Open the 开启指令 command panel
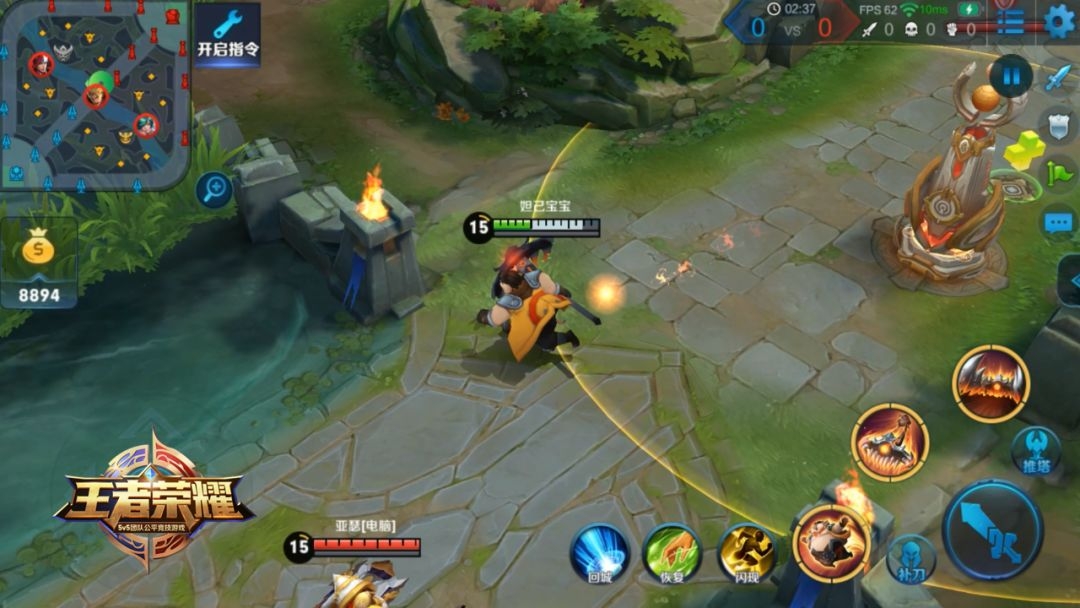The width and height of the screenshot is (1080, 608). click(227, 33)
